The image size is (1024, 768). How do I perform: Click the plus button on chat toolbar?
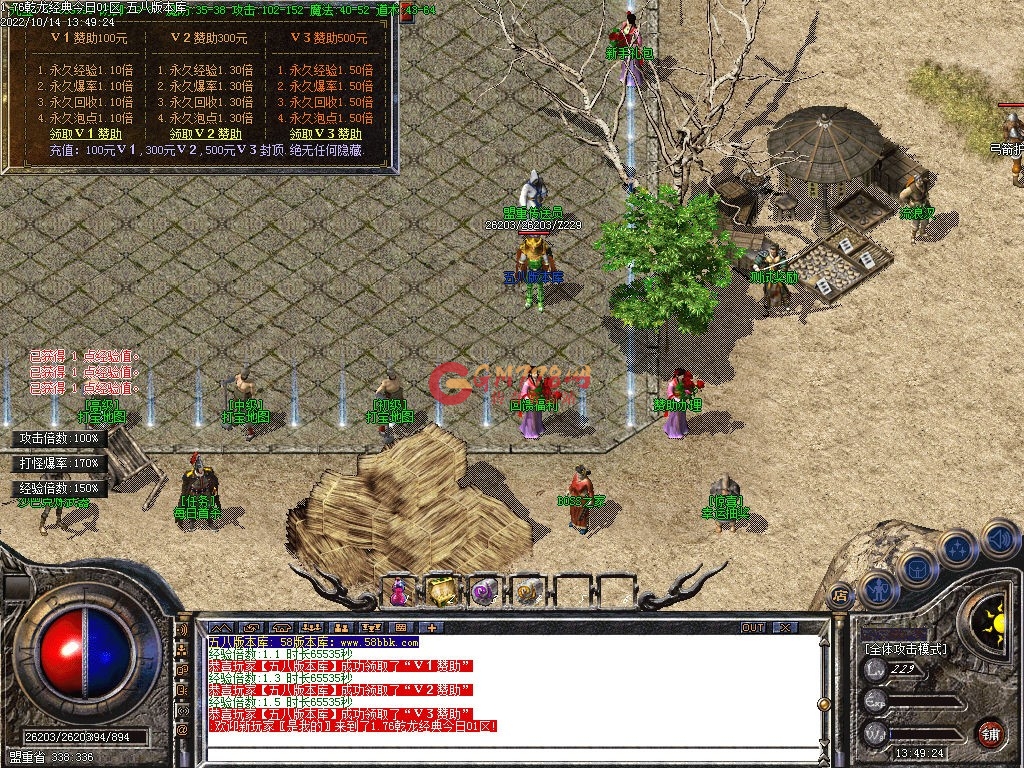coord(431,627)
